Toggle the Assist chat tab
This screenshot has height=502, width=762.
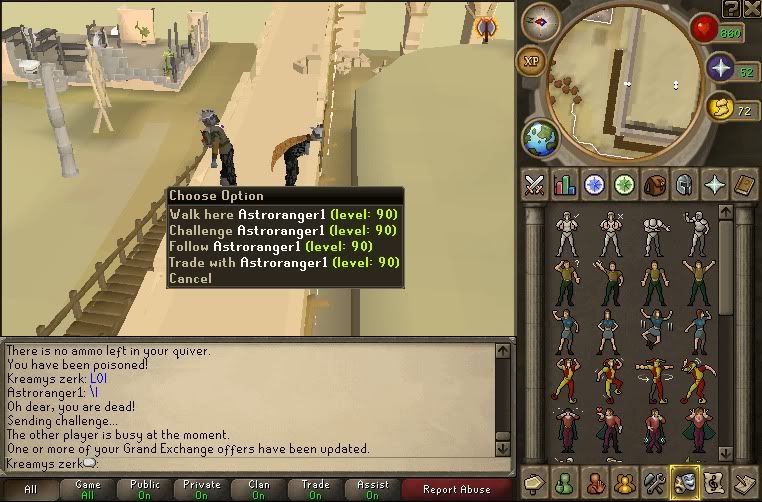[373, 489]
